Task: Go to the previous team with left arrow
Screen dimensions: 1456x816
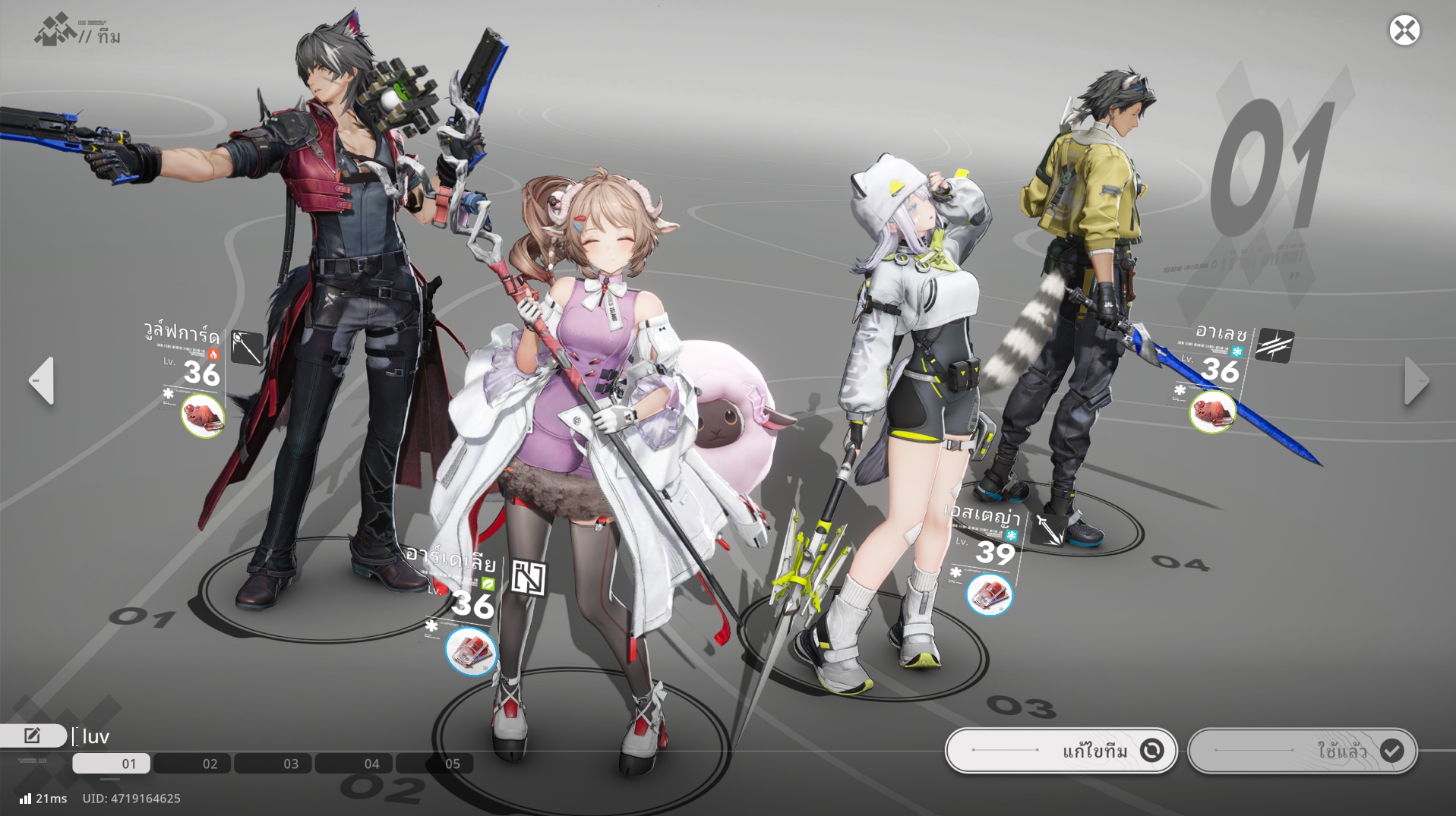Action: [42, 380]
